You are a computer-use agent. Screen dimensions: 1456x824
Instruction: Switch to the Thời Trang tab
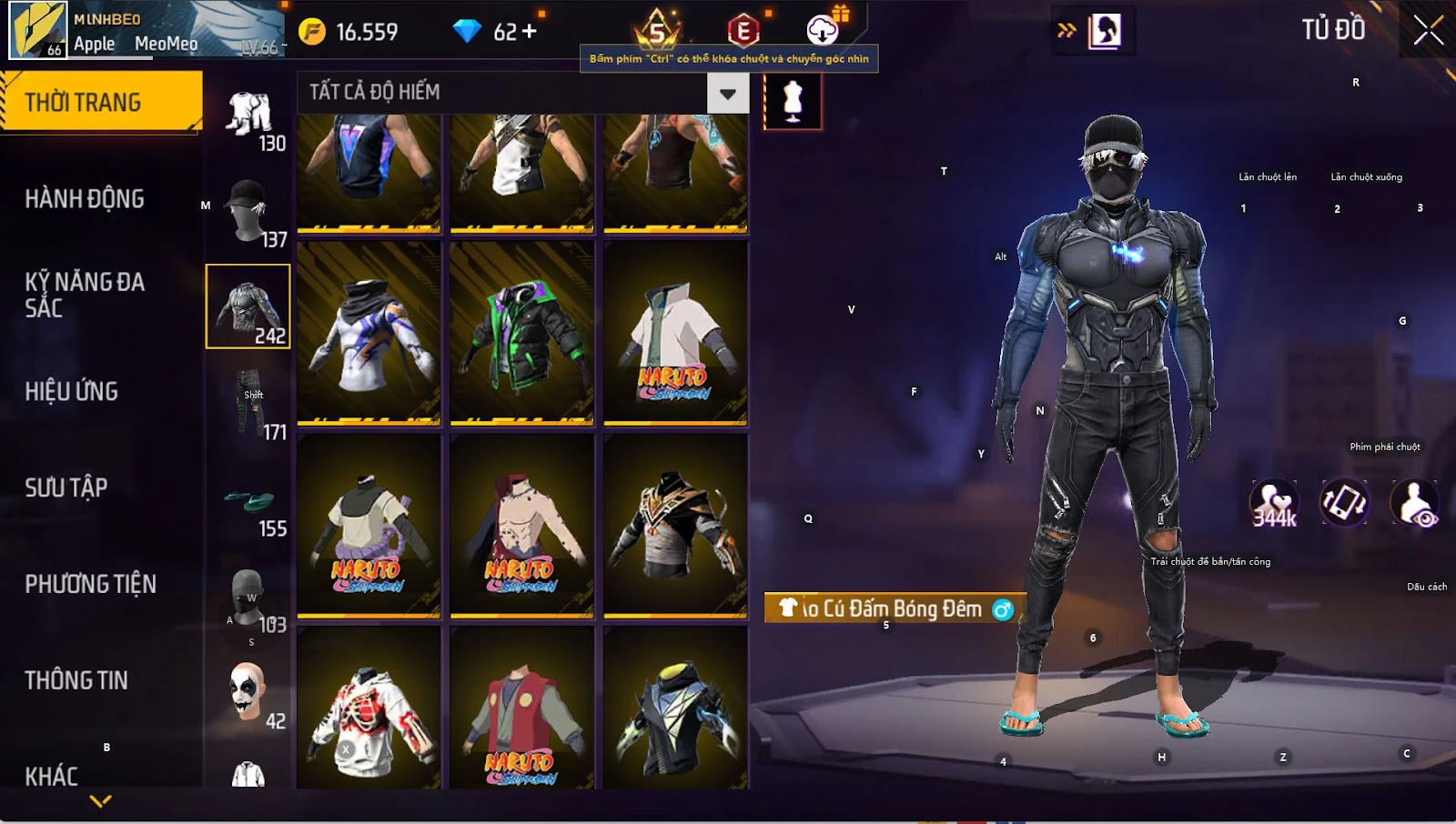click(x=100, y=102)
